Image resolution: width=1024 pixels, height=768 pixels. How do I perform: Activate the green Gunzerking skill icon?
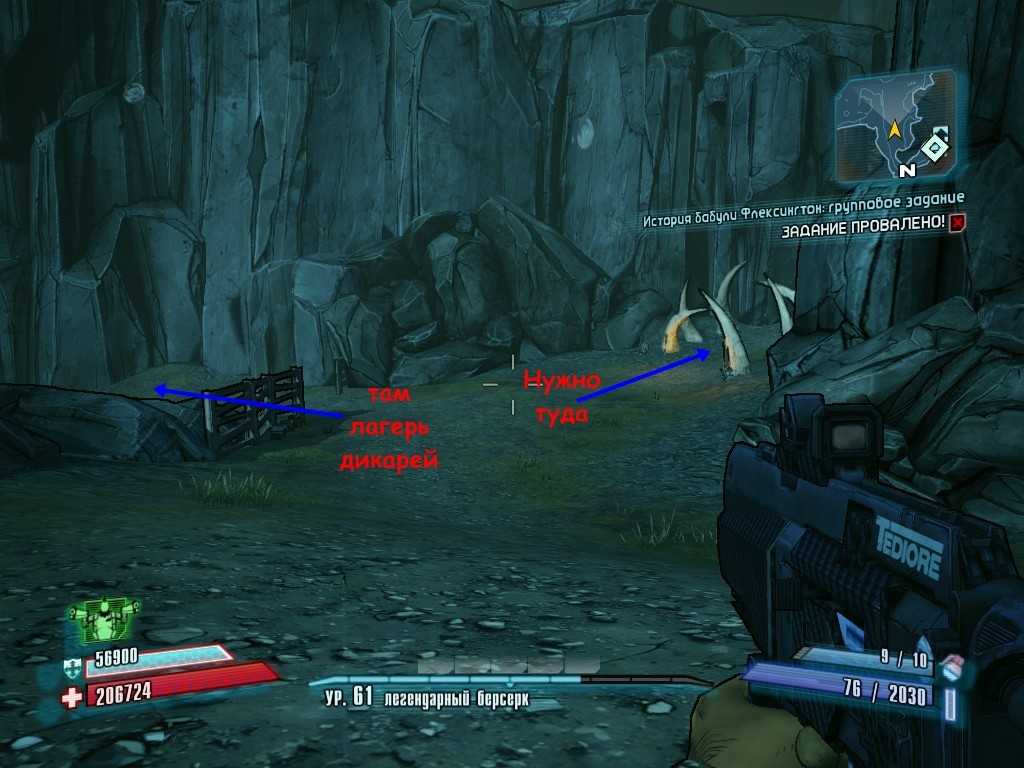click(x=103, y=621)
